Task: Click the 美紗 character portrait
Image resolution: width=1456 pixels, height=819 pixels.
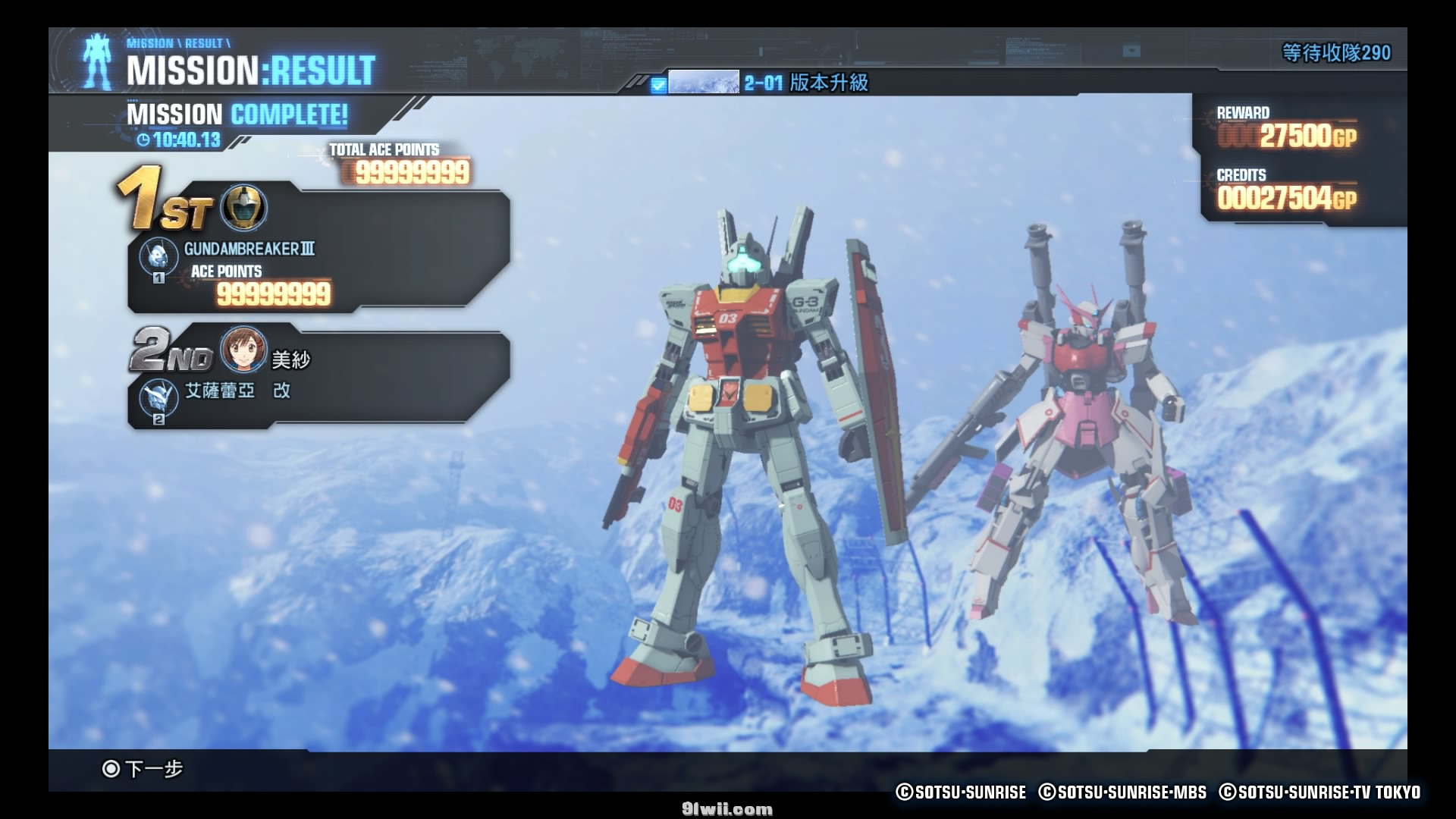Action: click(x=243, y=350)
